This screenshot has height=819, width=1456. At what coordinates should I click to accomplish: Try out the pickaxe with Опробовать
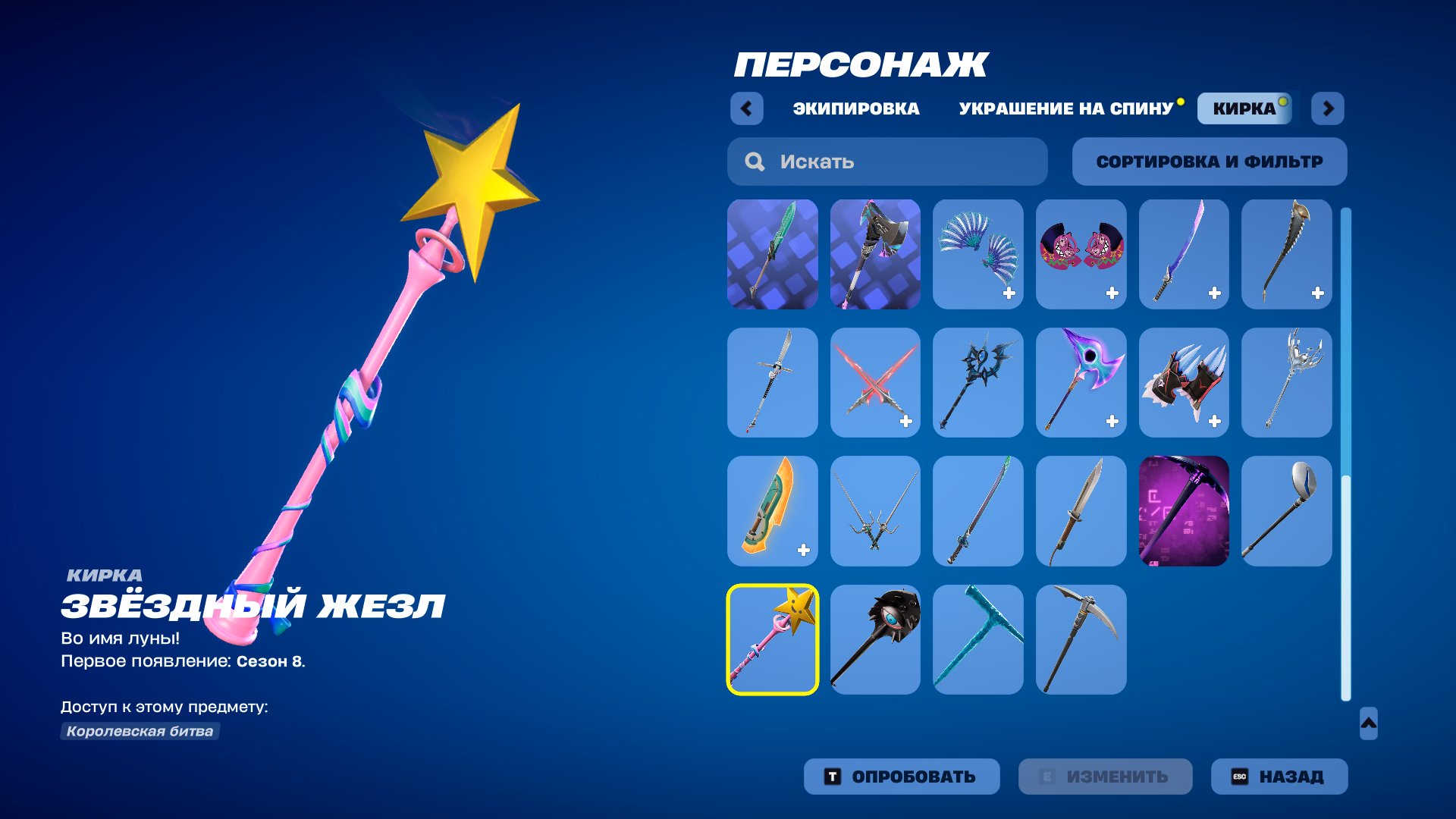coord(901,777)
